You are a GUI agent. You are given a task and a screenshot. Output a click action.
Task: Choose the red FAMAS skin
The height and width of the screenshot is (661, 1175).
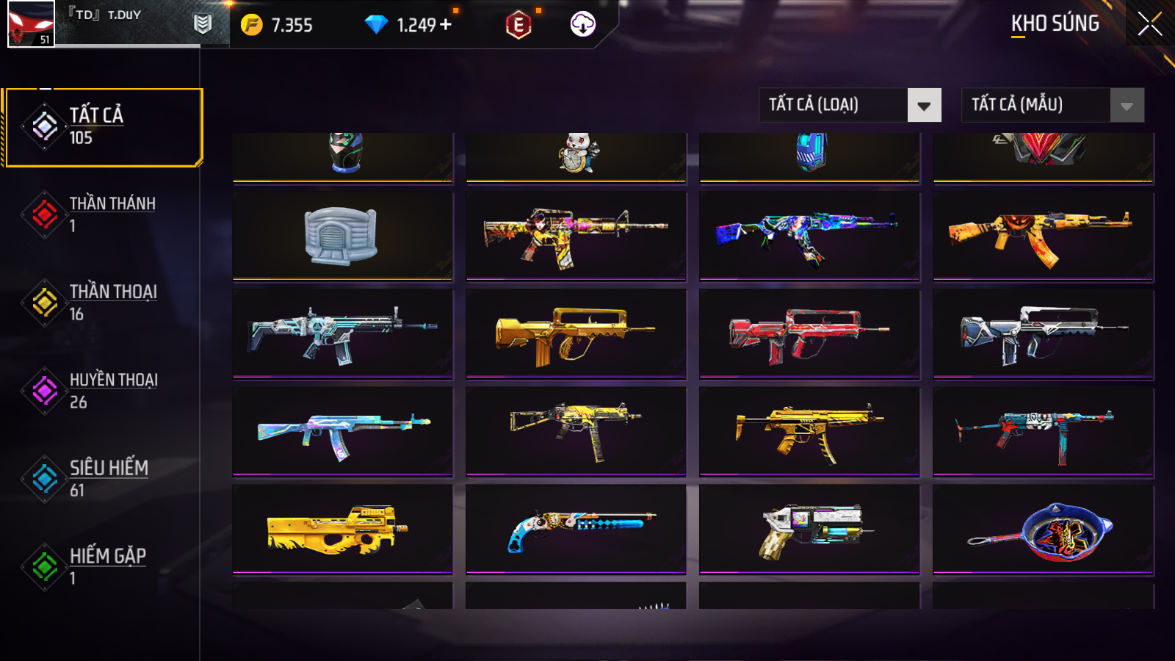click(809, 333)
